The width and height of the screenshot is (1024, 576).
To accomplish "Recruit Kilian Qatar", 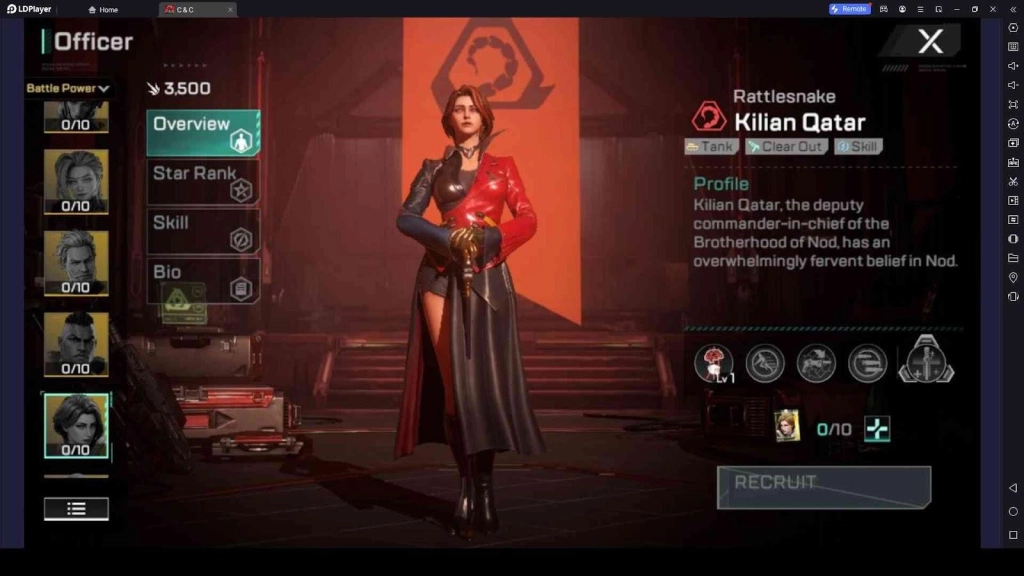I will coord(823,487).
